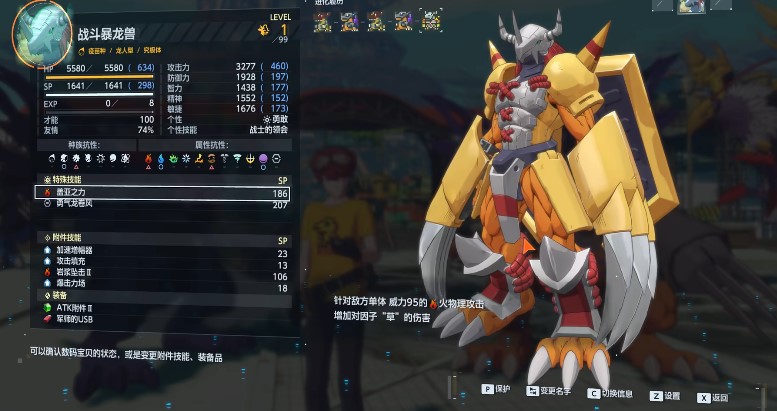Select the 兽亚之力 special skill
The image size is (777, 411).
[x=160, y=191]
